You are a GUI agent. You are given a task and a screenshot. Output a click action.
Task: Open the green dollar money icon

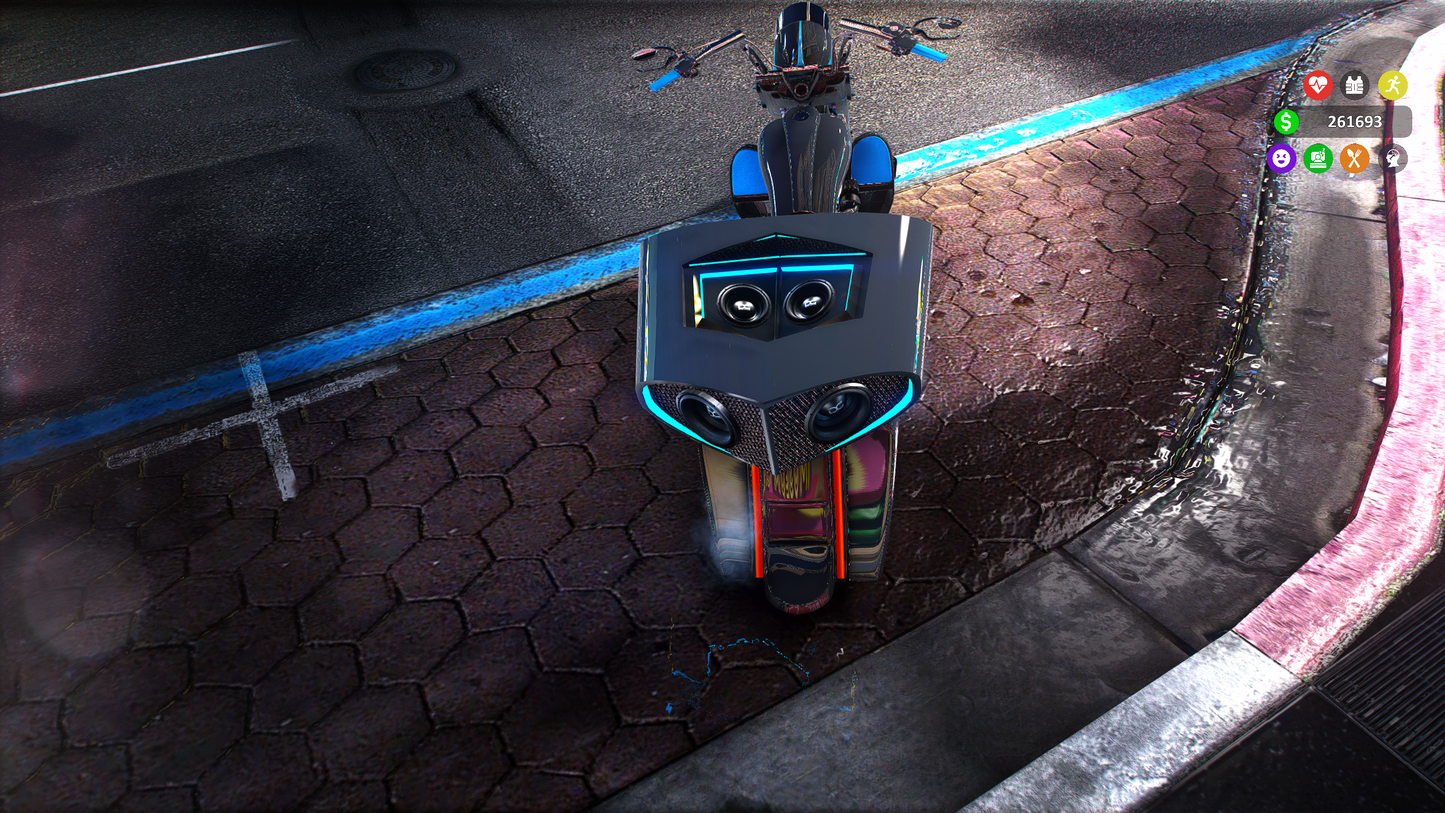[1286, 122]
